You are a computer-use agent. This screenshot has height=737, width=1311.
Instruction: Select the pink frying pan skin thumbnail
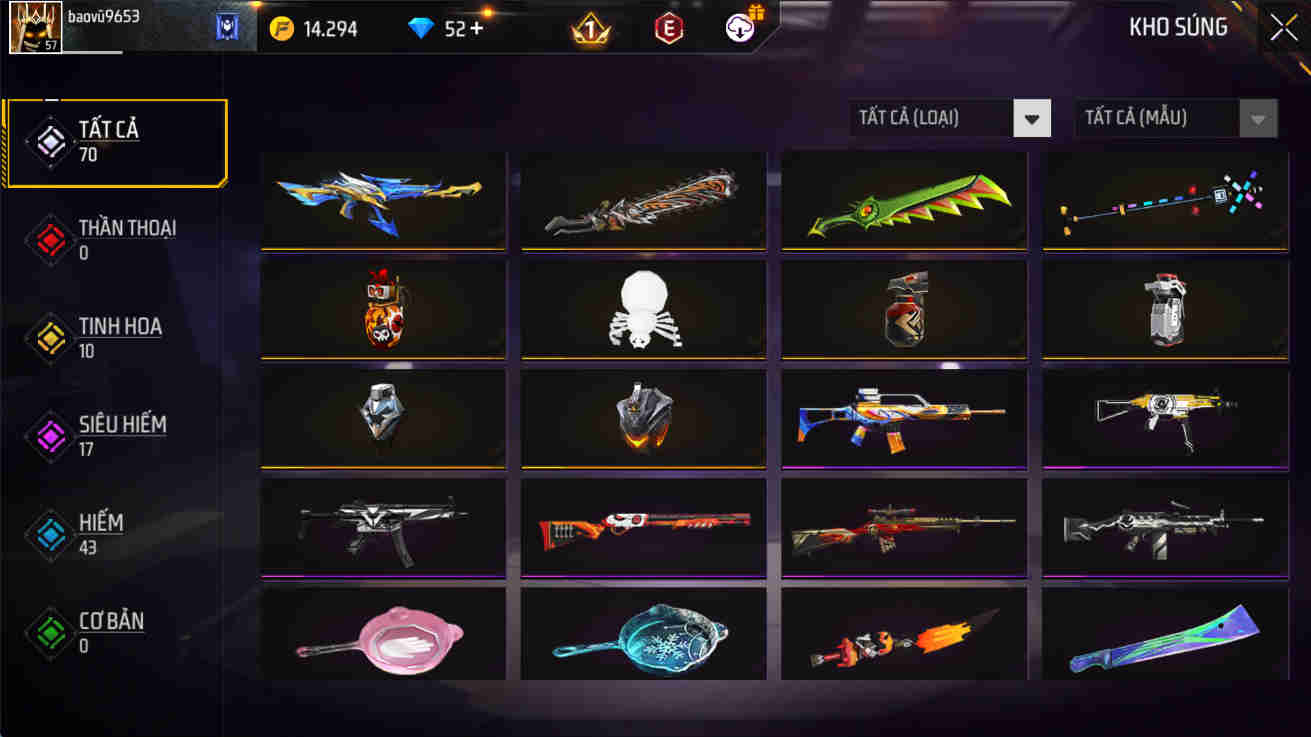pyautogui.click(x=382, y=633)
